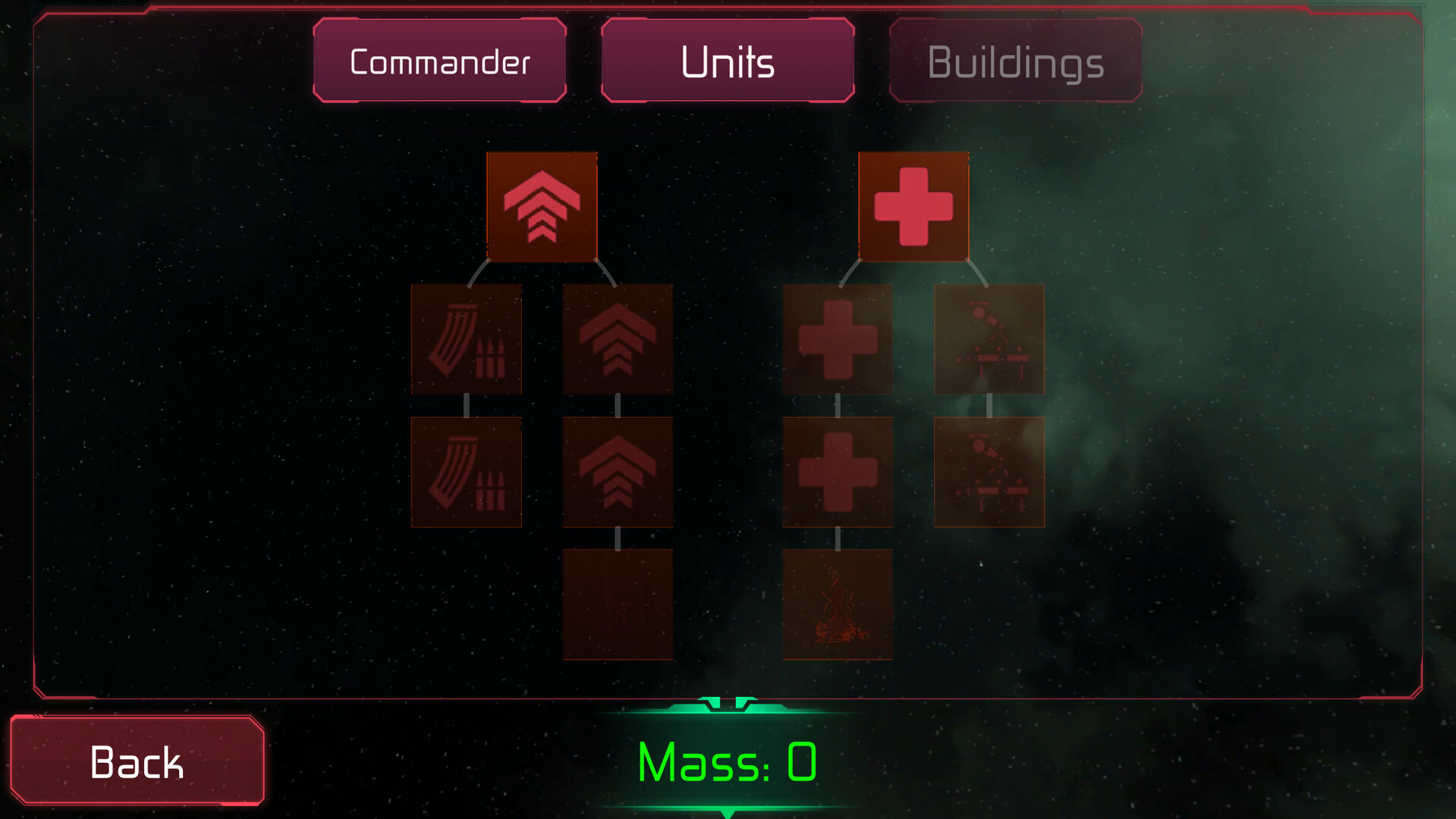Select the tier-two repair arm upgrade

(989, 340)
